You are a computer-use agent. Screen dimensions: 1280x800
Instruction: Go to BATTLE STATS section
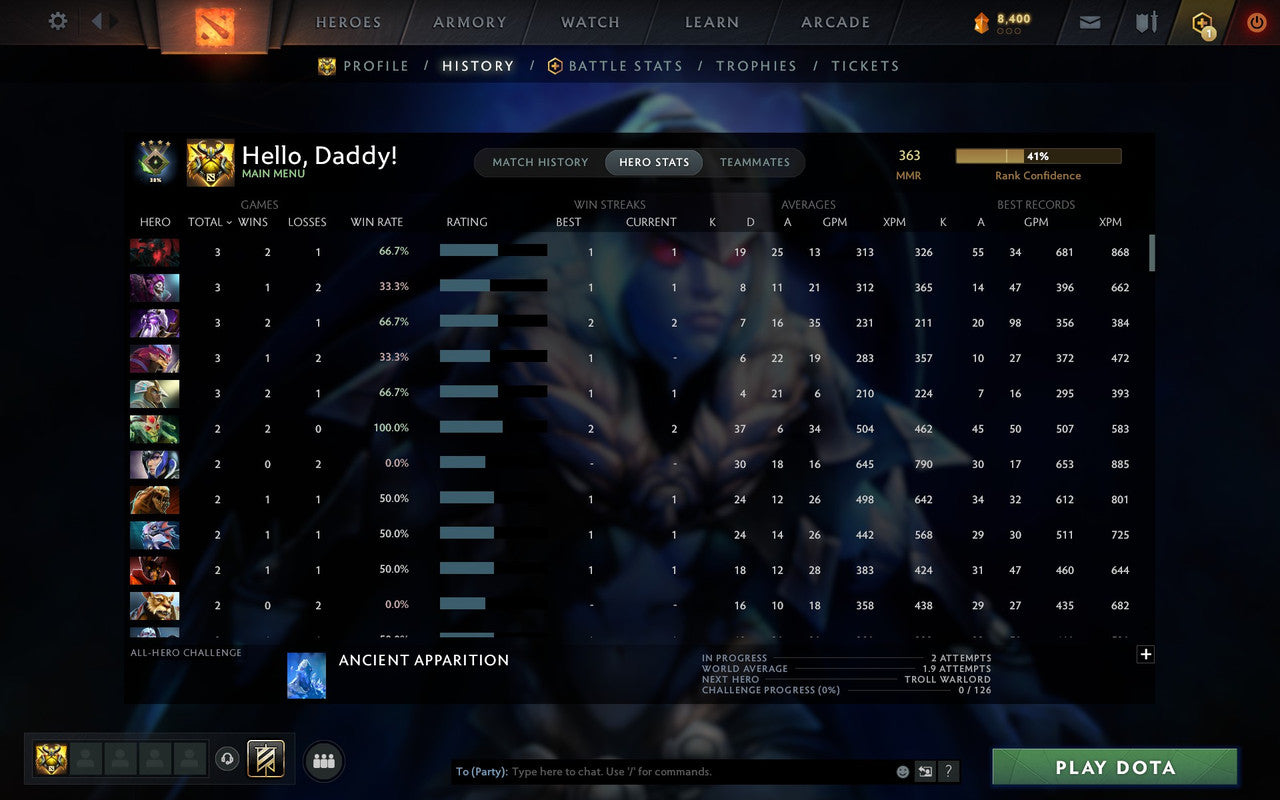click(625, 66)
